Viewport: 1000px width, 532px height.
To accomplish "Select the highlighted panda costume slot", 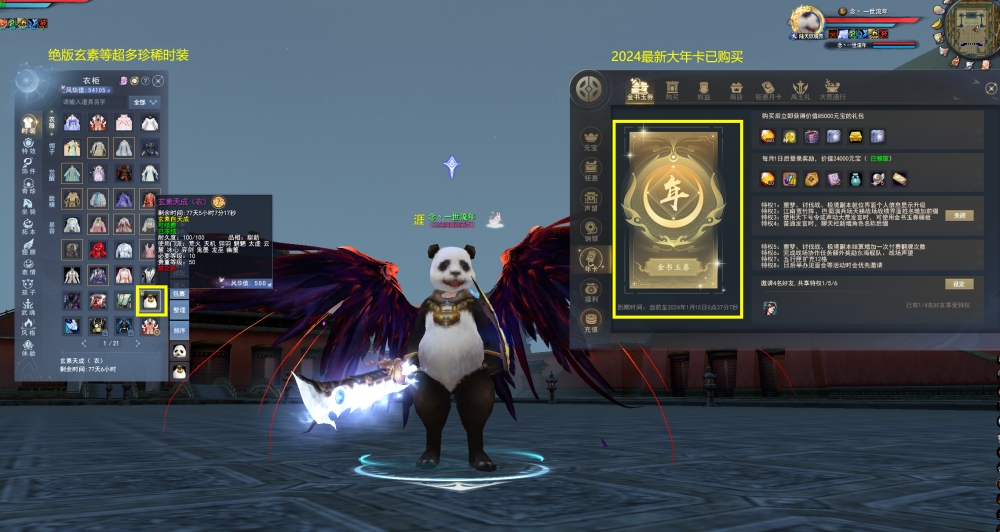I will [x=150, y=300].
